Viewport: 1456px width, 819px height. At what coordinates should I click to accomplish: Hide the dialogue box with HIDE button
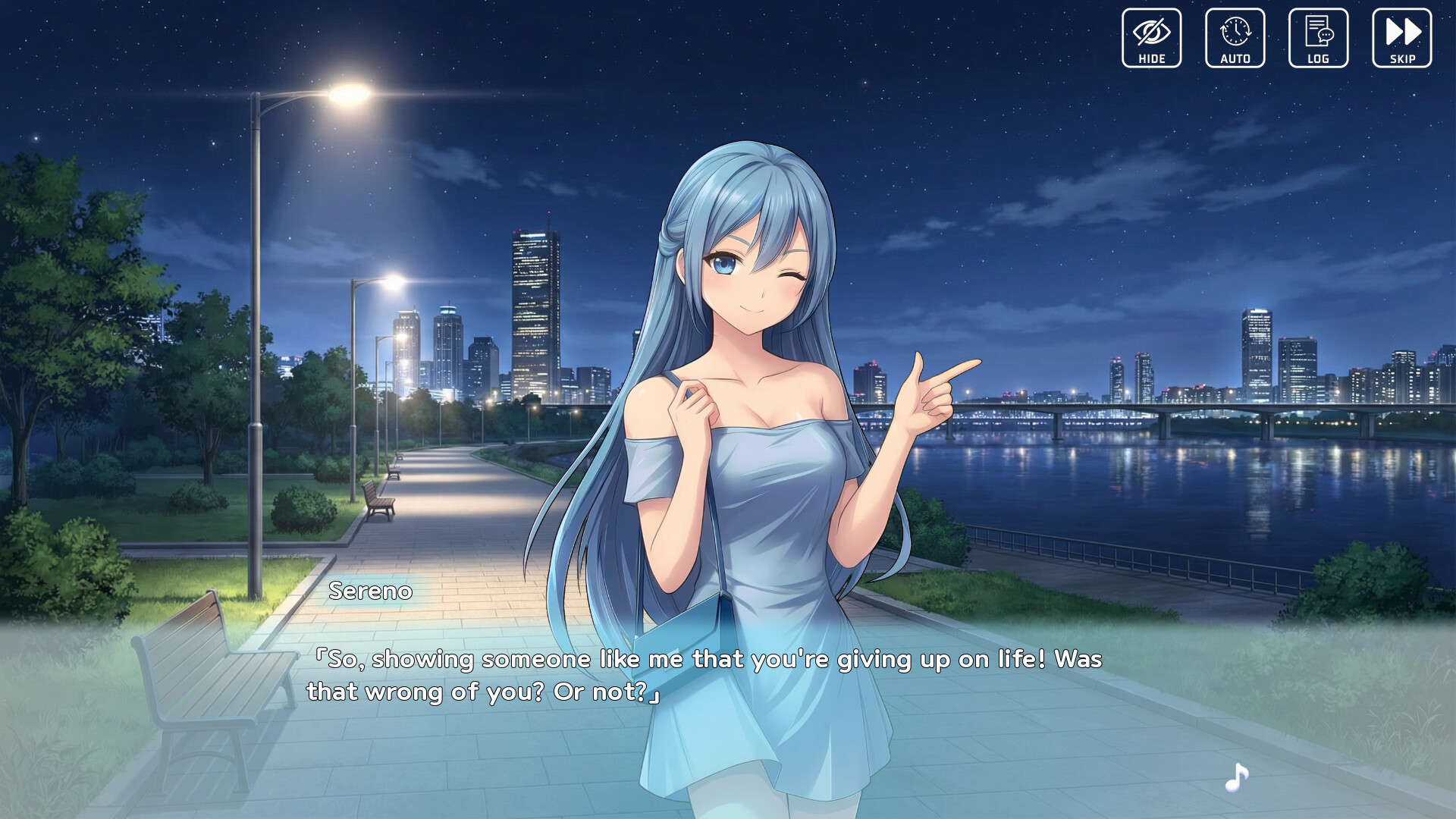1151,38
